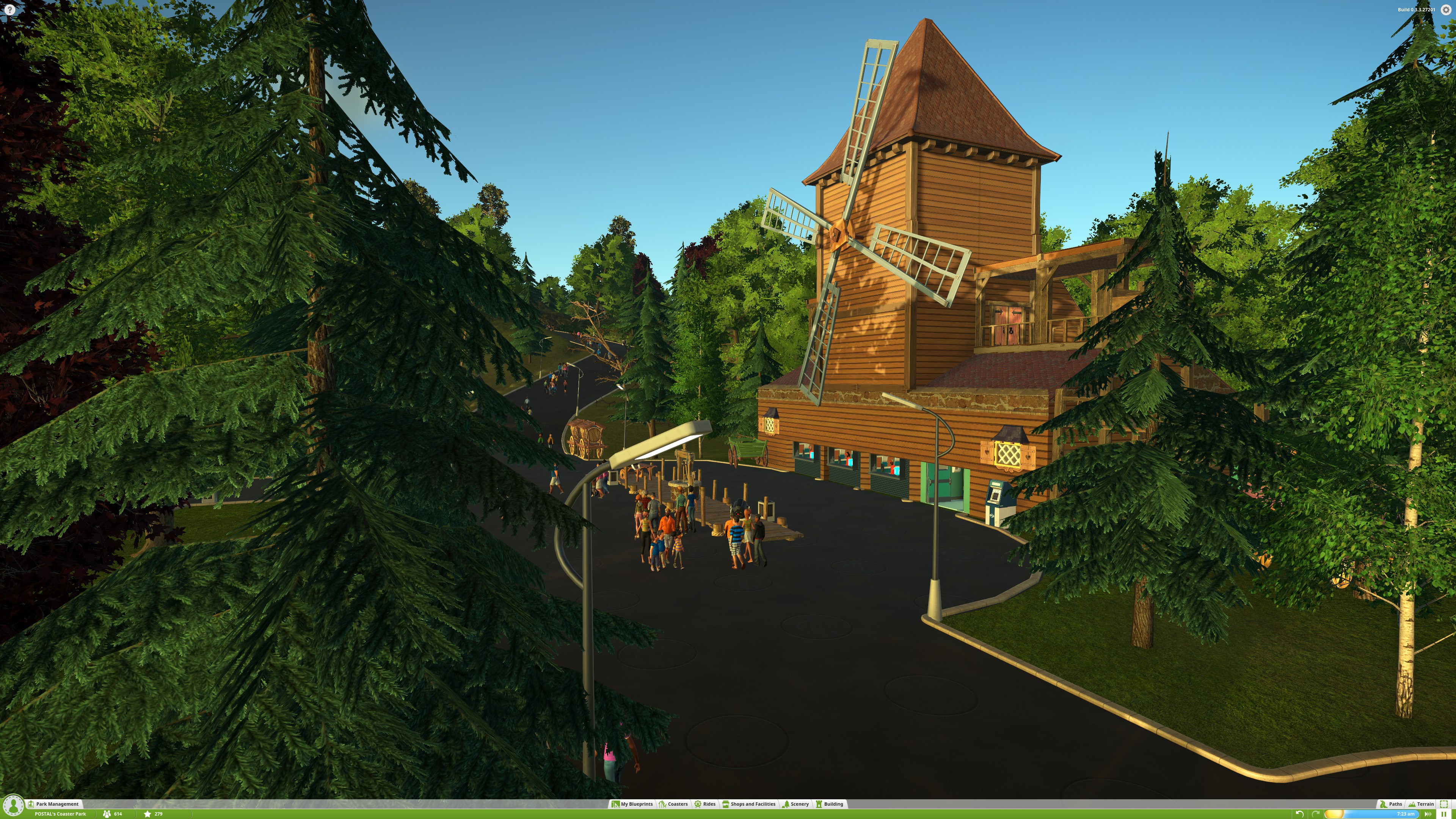Open the question mark help button
This screenshot has height=819, width=1456.
pos(9,9)
